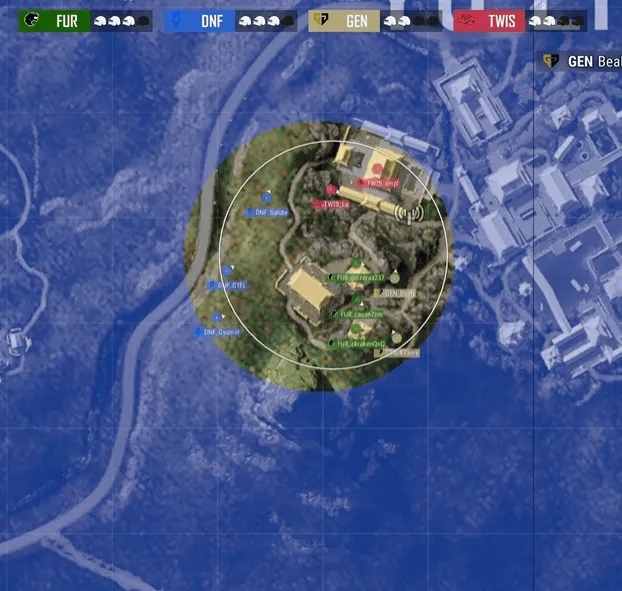Viewport: 622px width, 591px height.
Task: Select the DNF team panel
Action: tap(230, 21)
